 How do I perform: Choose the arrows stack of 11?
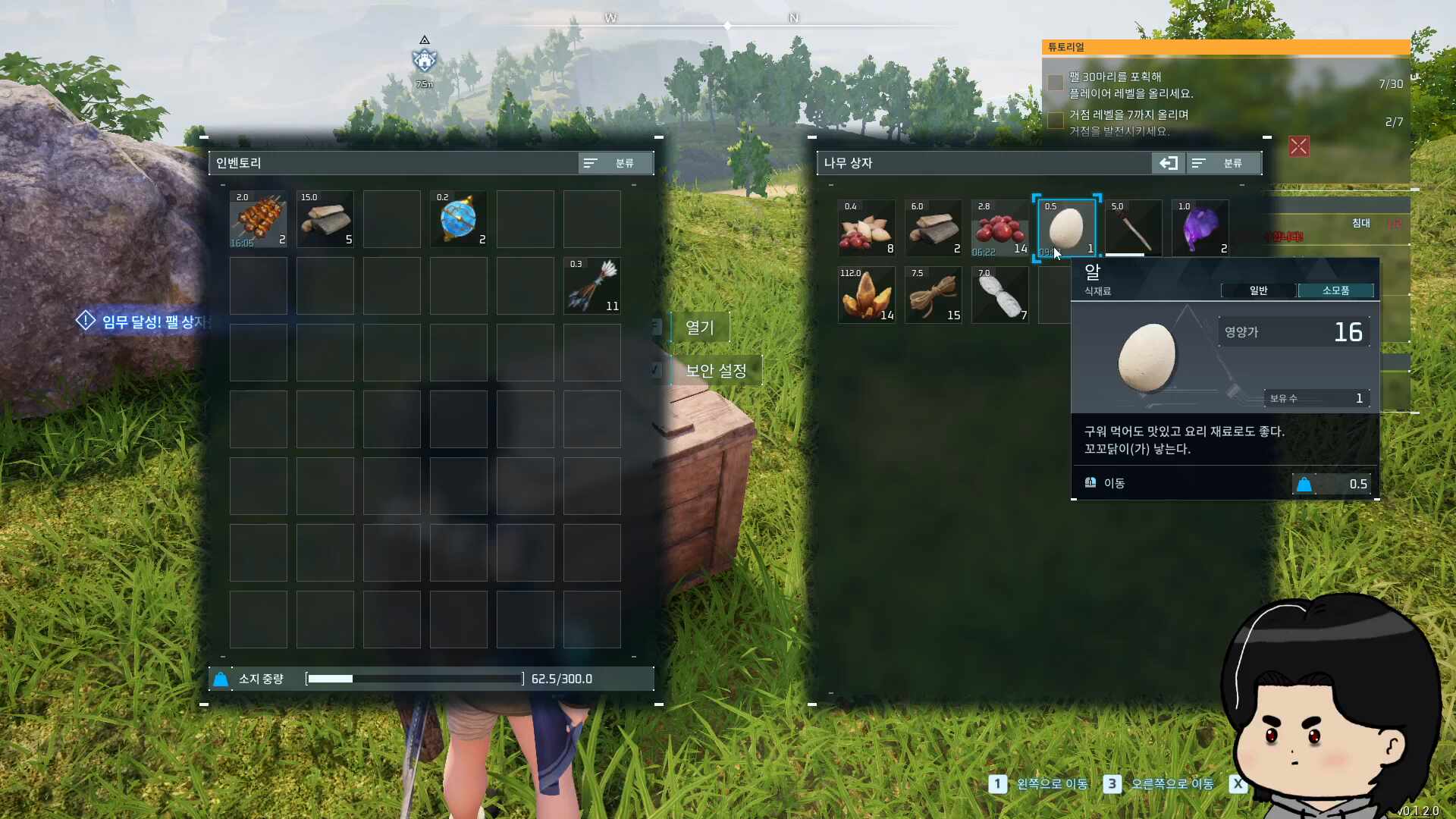coord(592,286)
